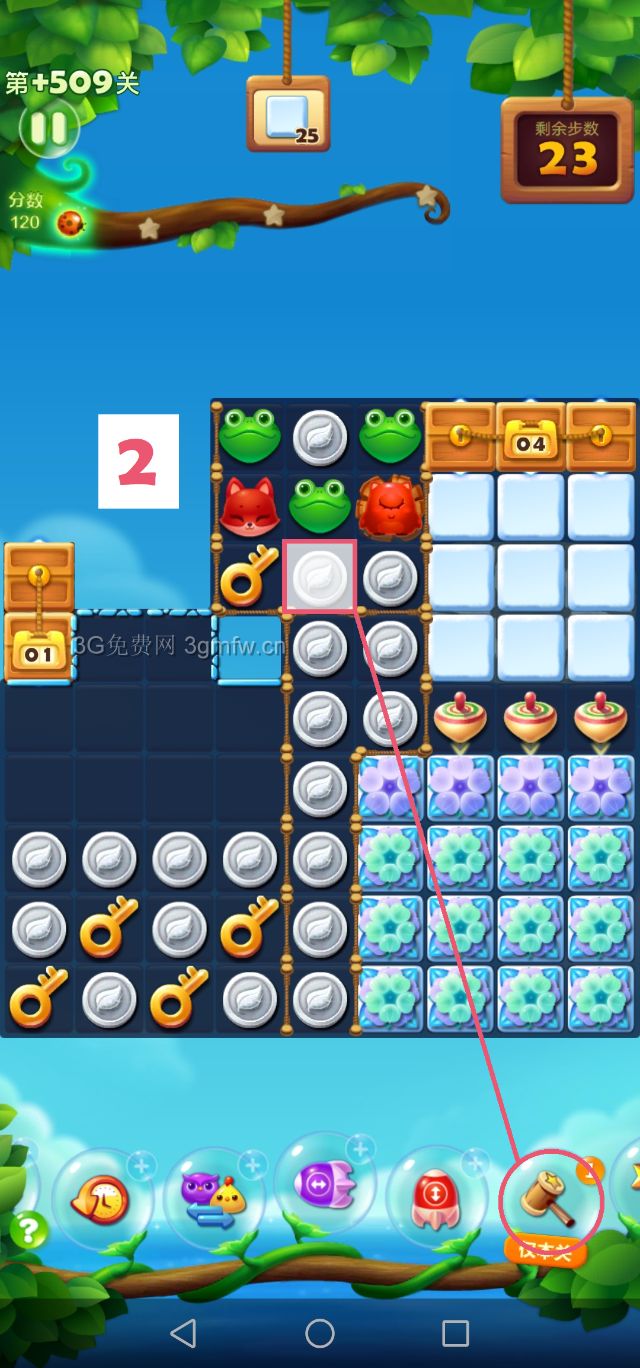The image size is (640, 1368).
Task: Pause the game with the green pause button
Action: click(x=47, y=127)
